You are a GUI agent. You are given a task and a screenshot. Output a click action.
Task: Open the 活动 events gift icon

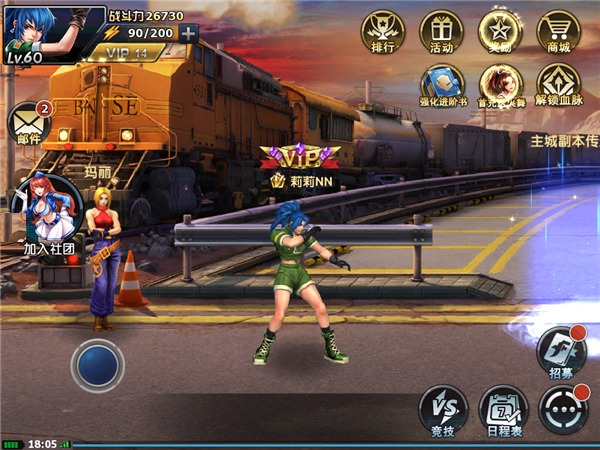[x=441, y=30]
